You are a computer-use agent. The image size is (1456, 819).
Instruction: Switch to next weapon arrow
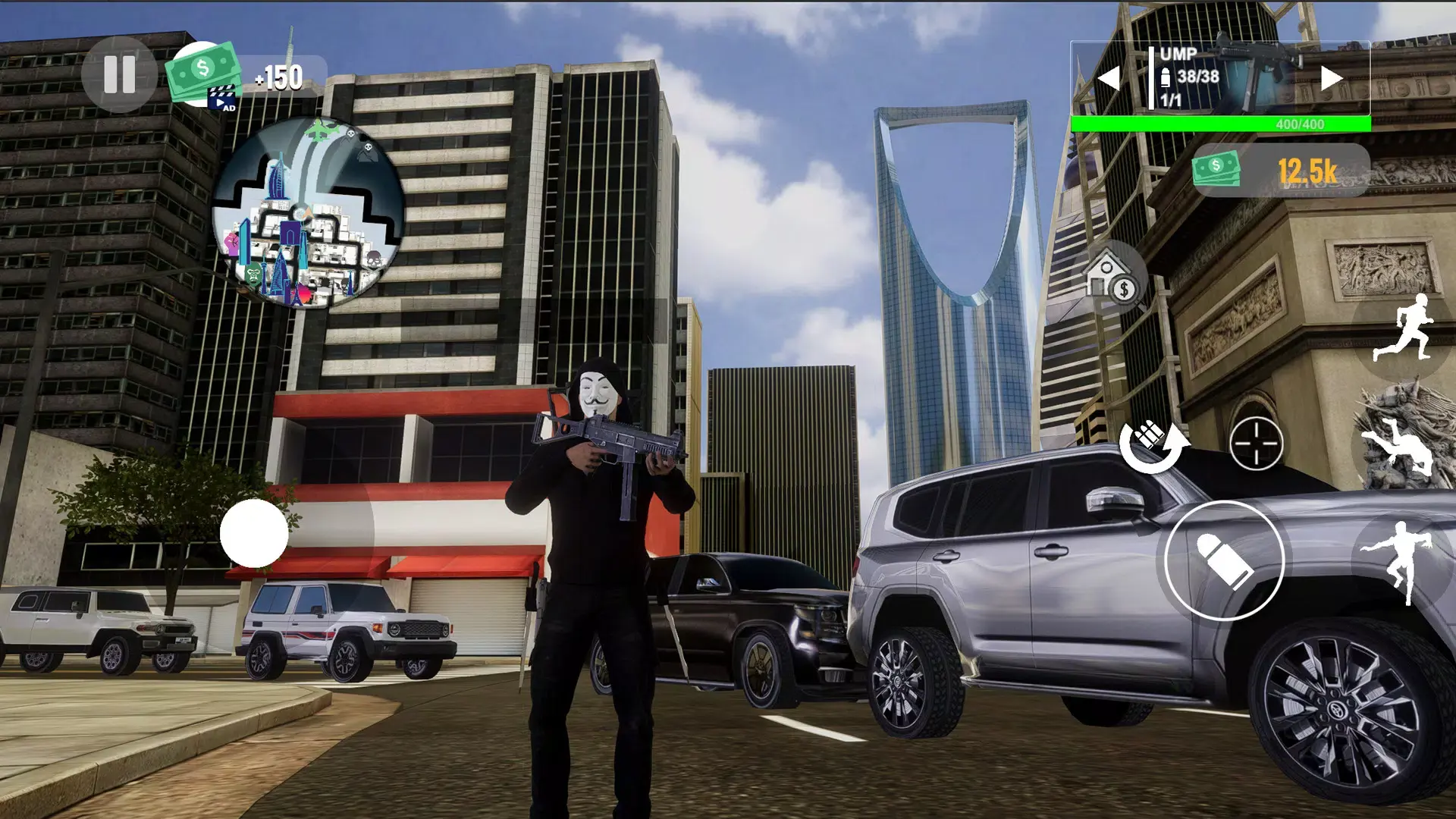pyautogui.click(x=1331, y=78)
